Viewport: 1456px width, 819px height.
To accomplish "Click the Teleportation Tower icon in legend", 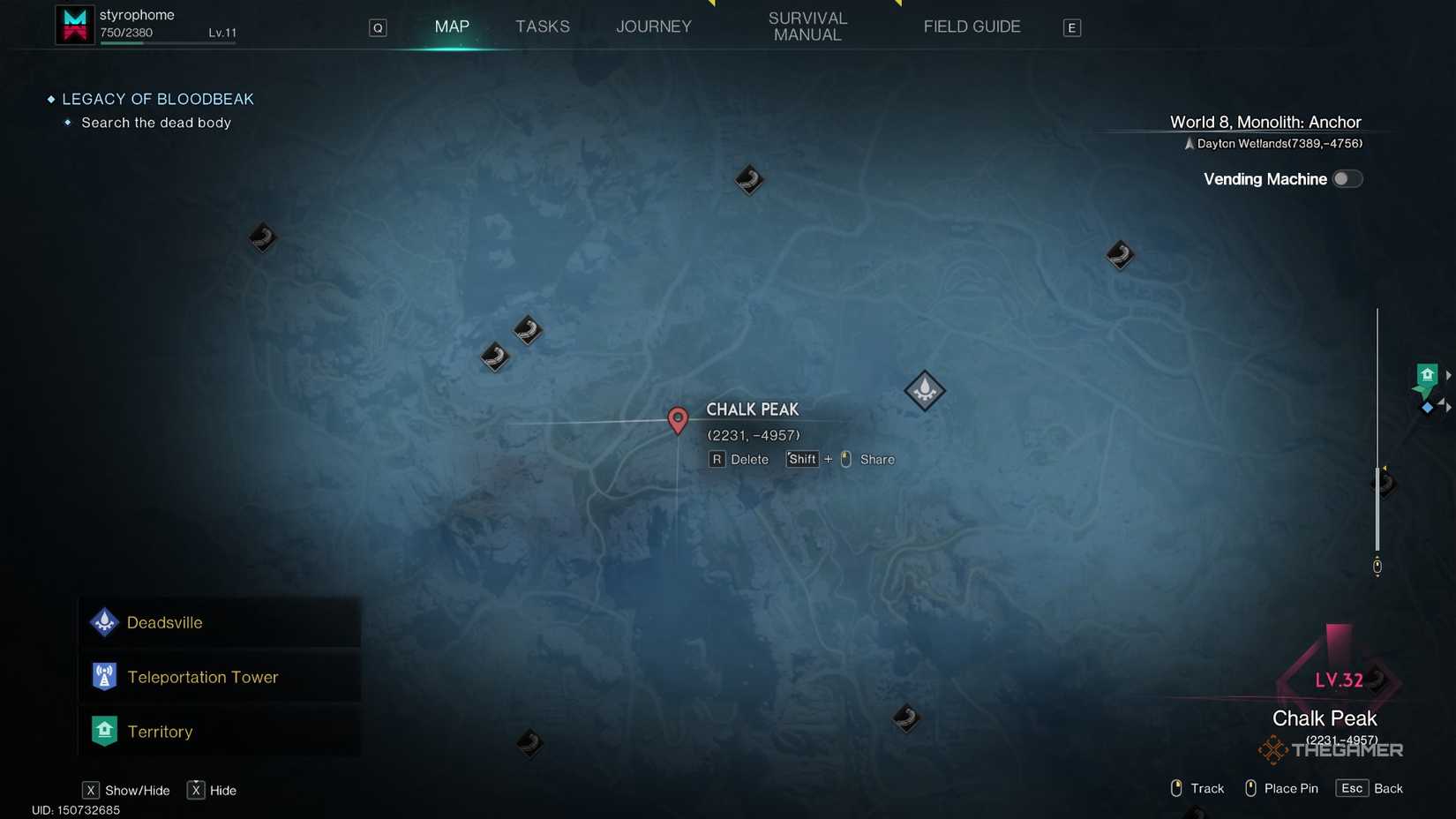I will click(104, 676).
